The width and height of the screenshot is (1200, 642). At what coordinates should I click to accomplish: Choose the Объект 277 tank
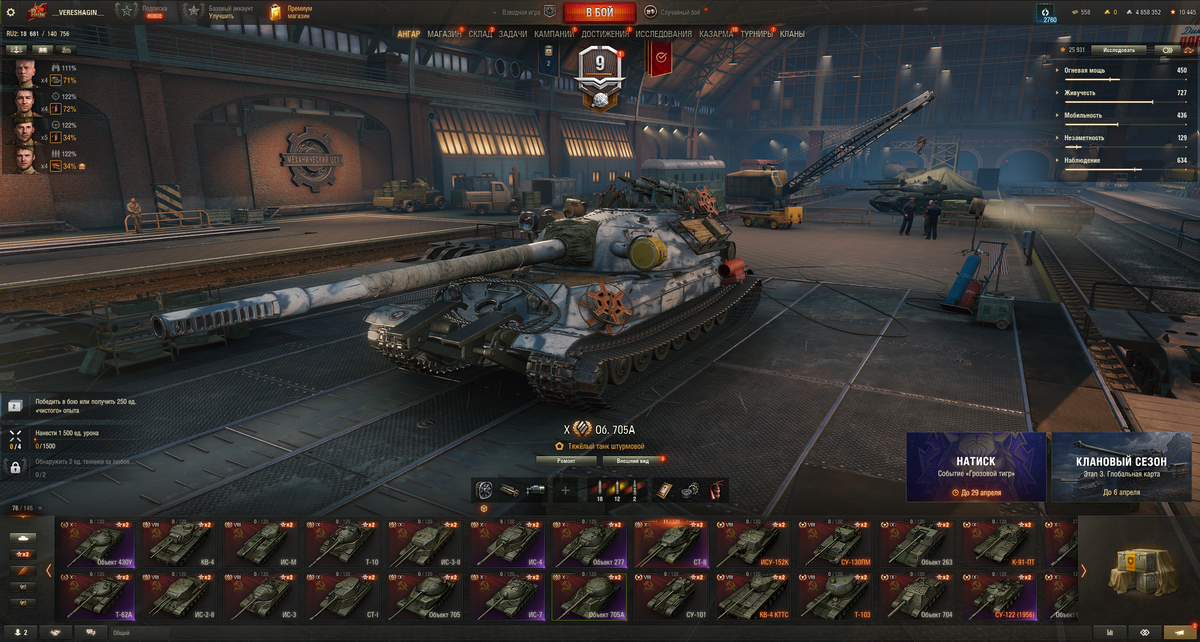click(x=591, y=543)
